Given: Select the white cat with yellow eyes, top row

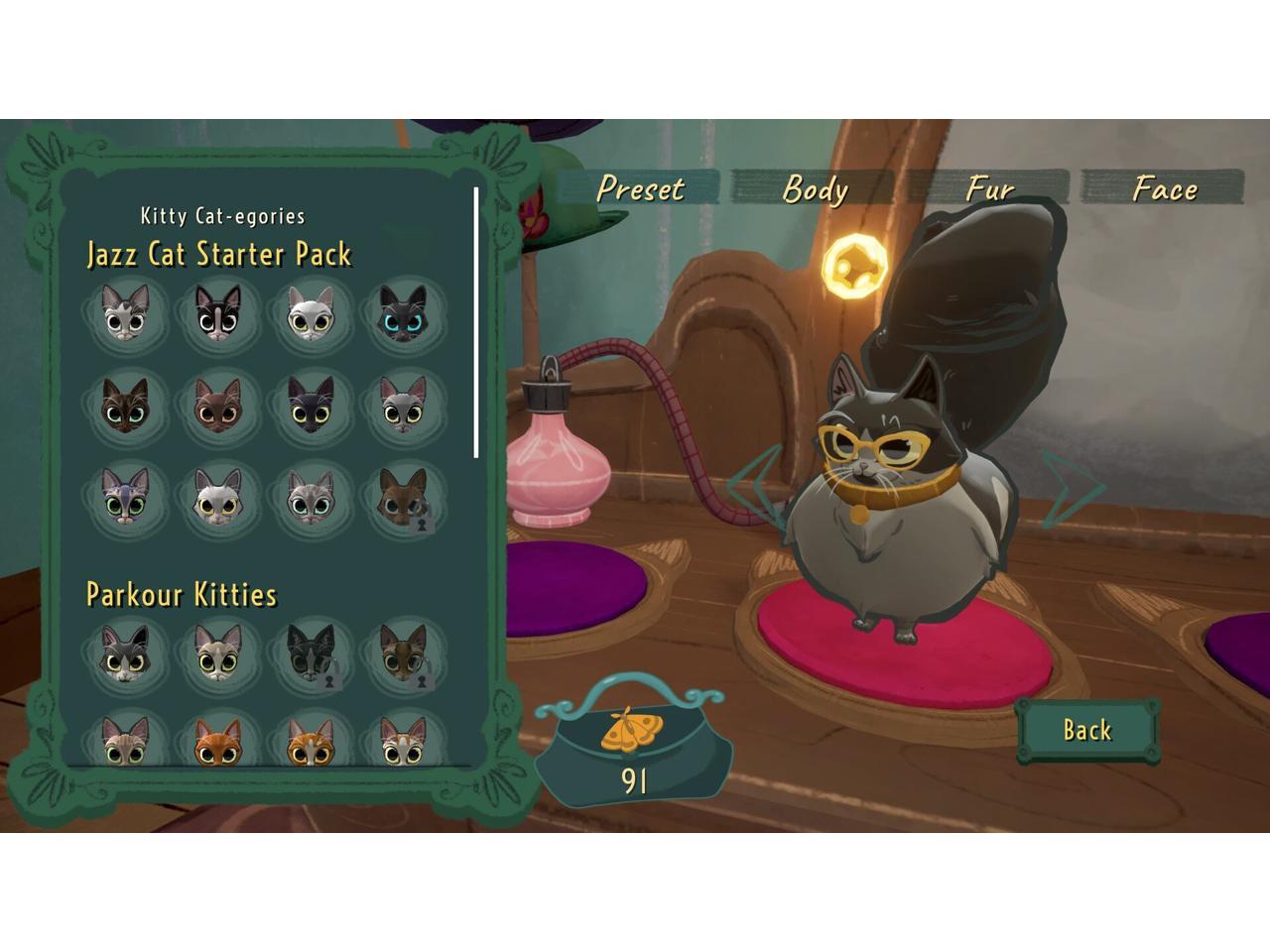Looking at the screenshot, I should pos(310,313).
